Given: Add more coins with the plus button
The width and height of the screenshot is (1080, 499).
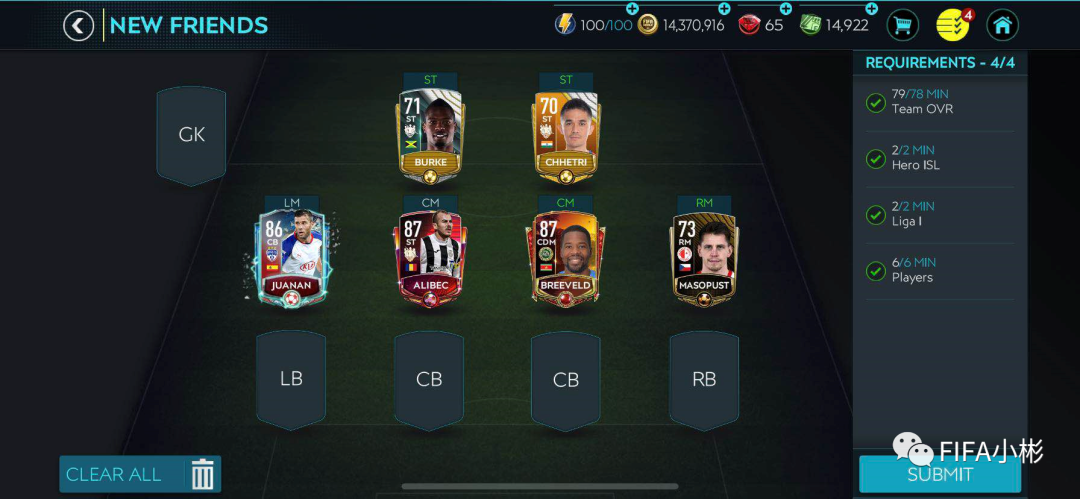Looking at the screenshot, I should 723,9.
